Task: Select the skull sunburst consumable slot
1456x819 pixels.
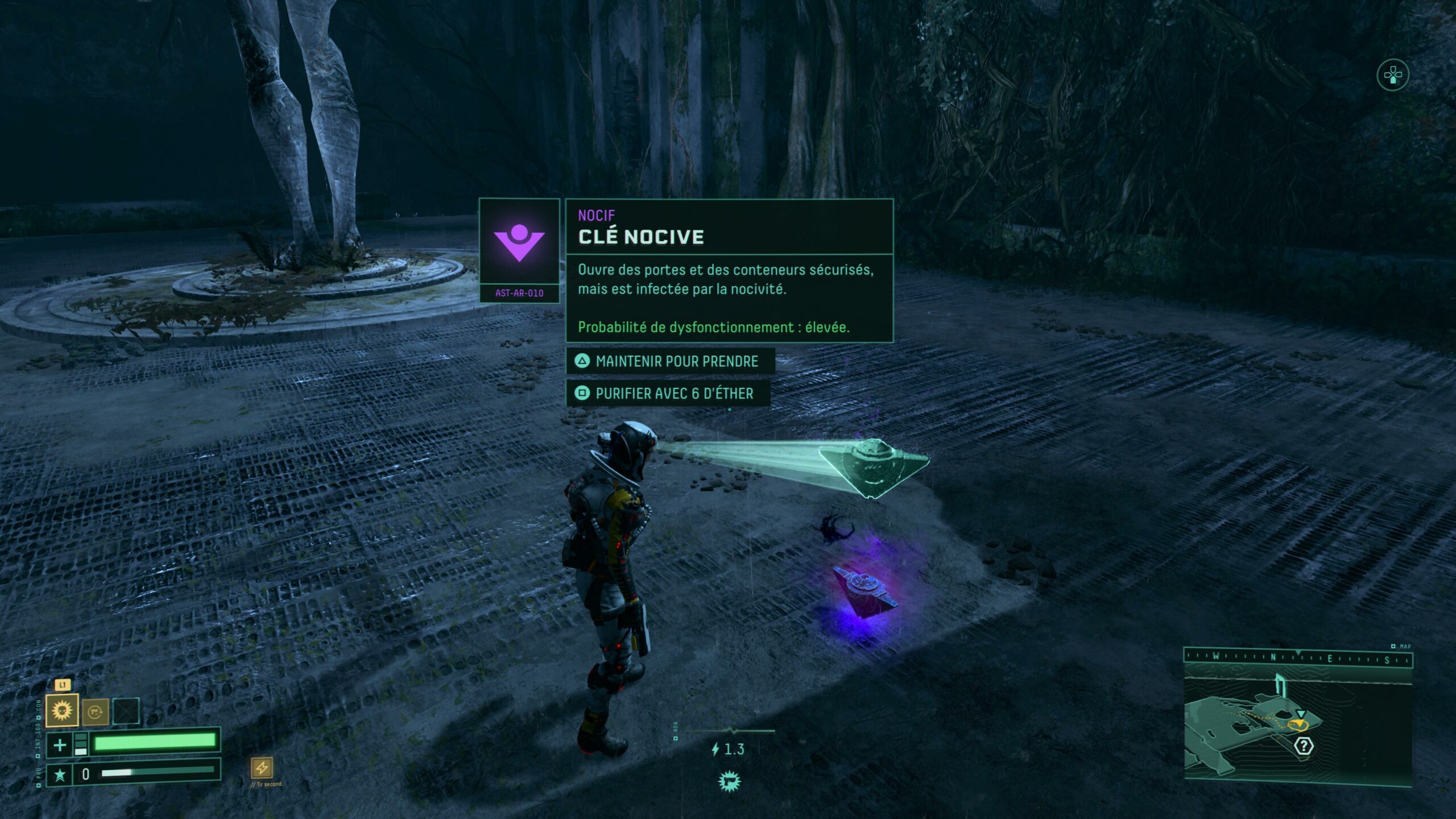Action: click(x=62, y=711)
